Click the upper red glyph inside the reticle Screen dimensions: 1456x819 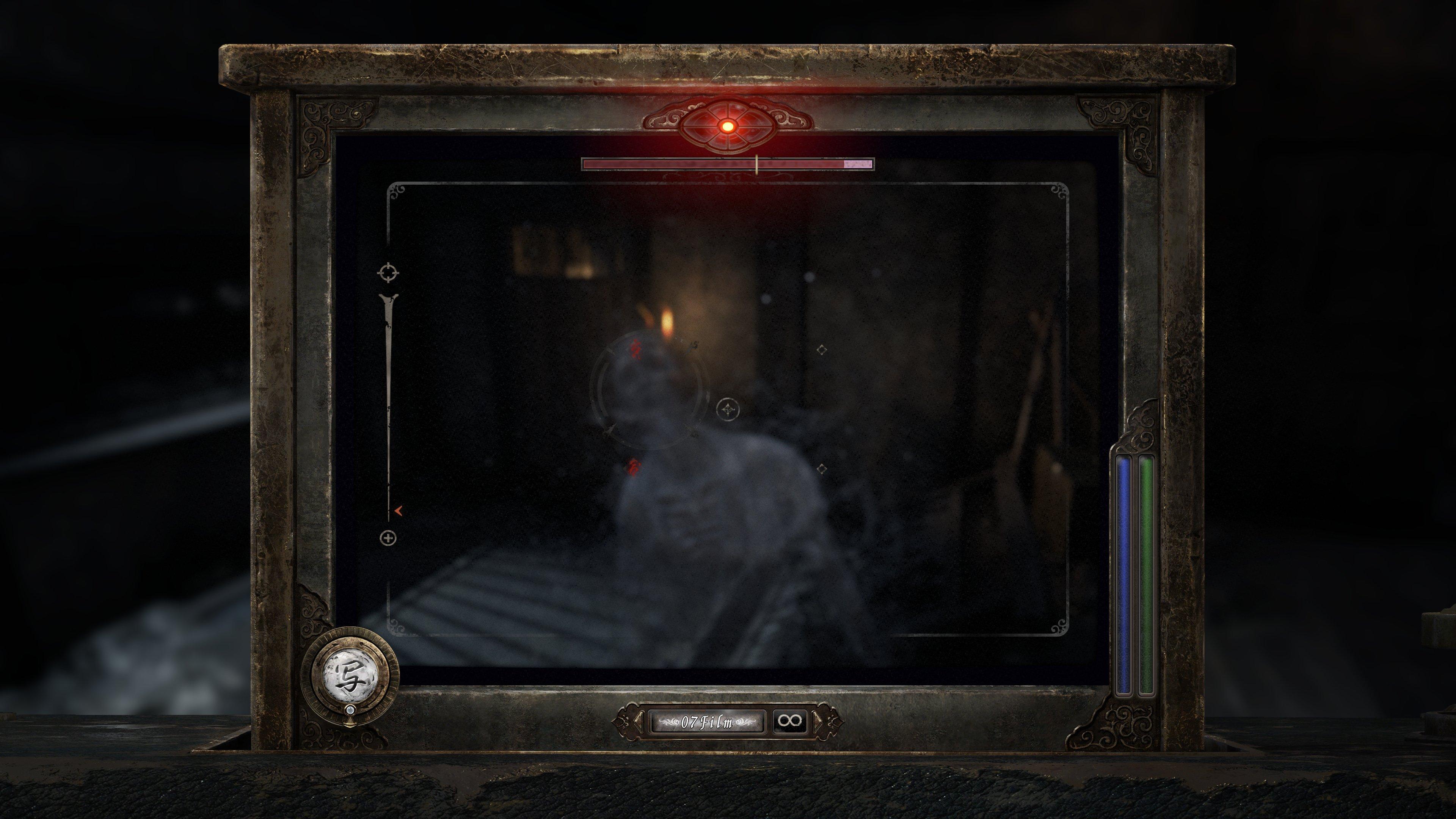coord(635,350)
